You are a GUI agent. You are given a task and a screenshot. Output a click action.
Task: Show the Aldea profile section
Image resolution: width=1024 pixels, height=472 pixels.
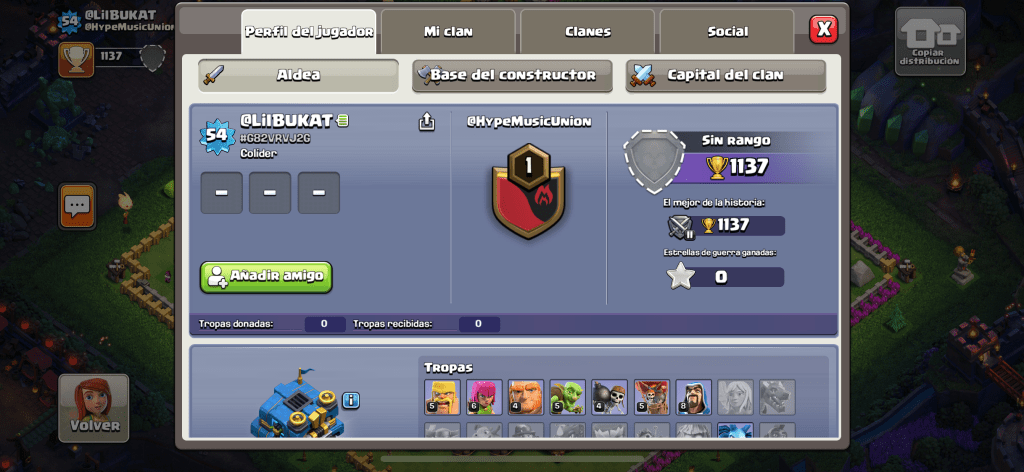[298, 75]
